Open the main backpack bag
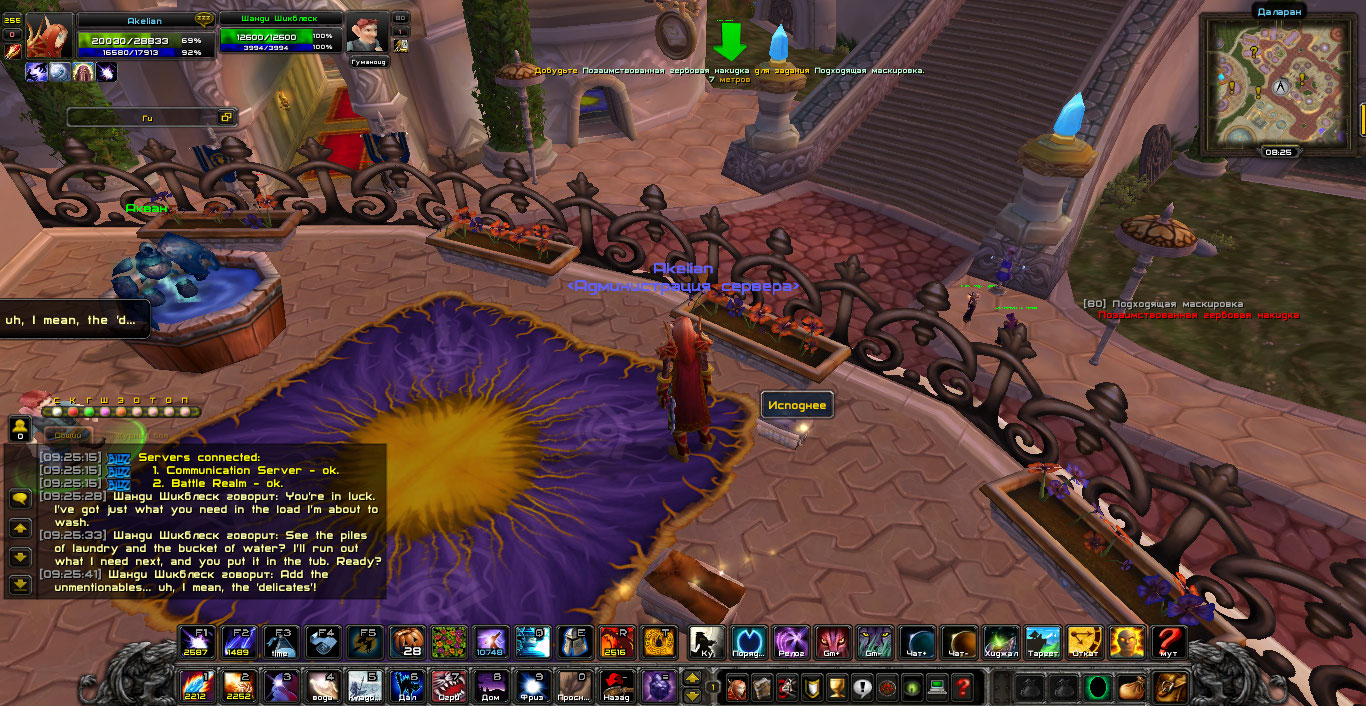1366x706 pixels. point(1167,688)
